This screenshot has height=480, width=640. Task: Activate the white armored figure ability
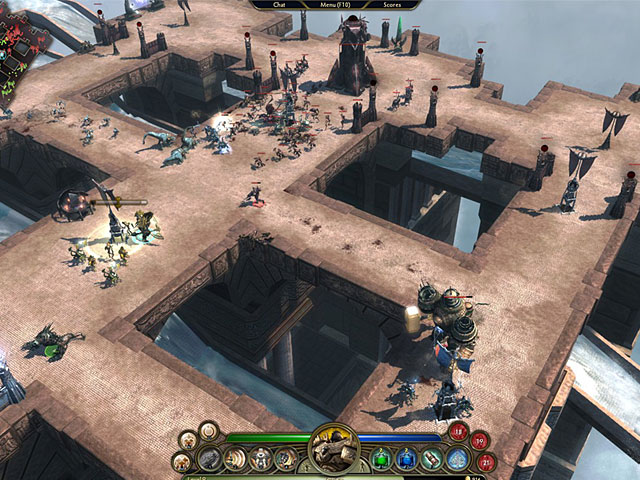pyautogui.click(x=260, y=458)
